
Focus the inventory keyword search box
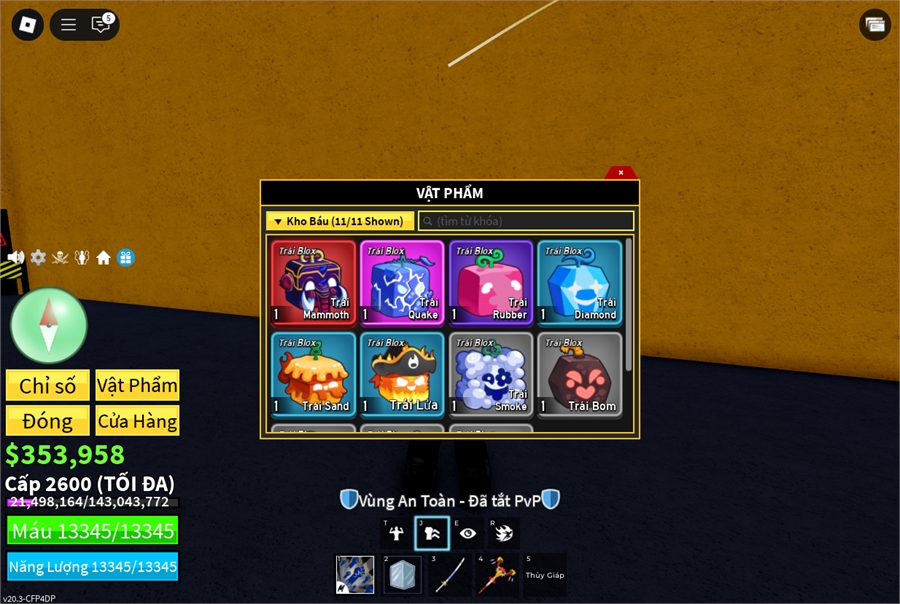[x=526, y=221]
